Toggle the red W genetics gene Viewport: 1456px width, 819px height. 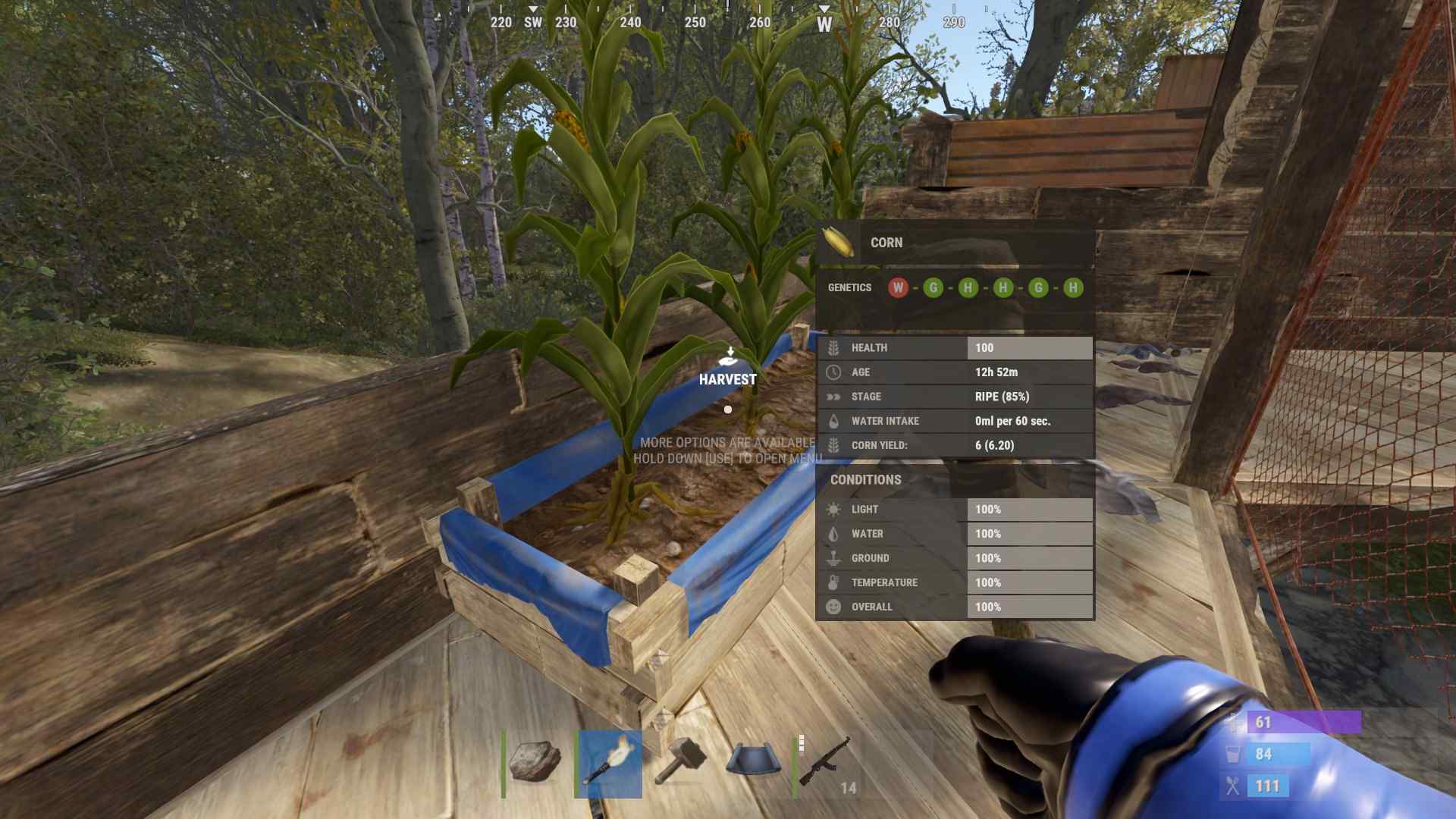click(899, 287)
